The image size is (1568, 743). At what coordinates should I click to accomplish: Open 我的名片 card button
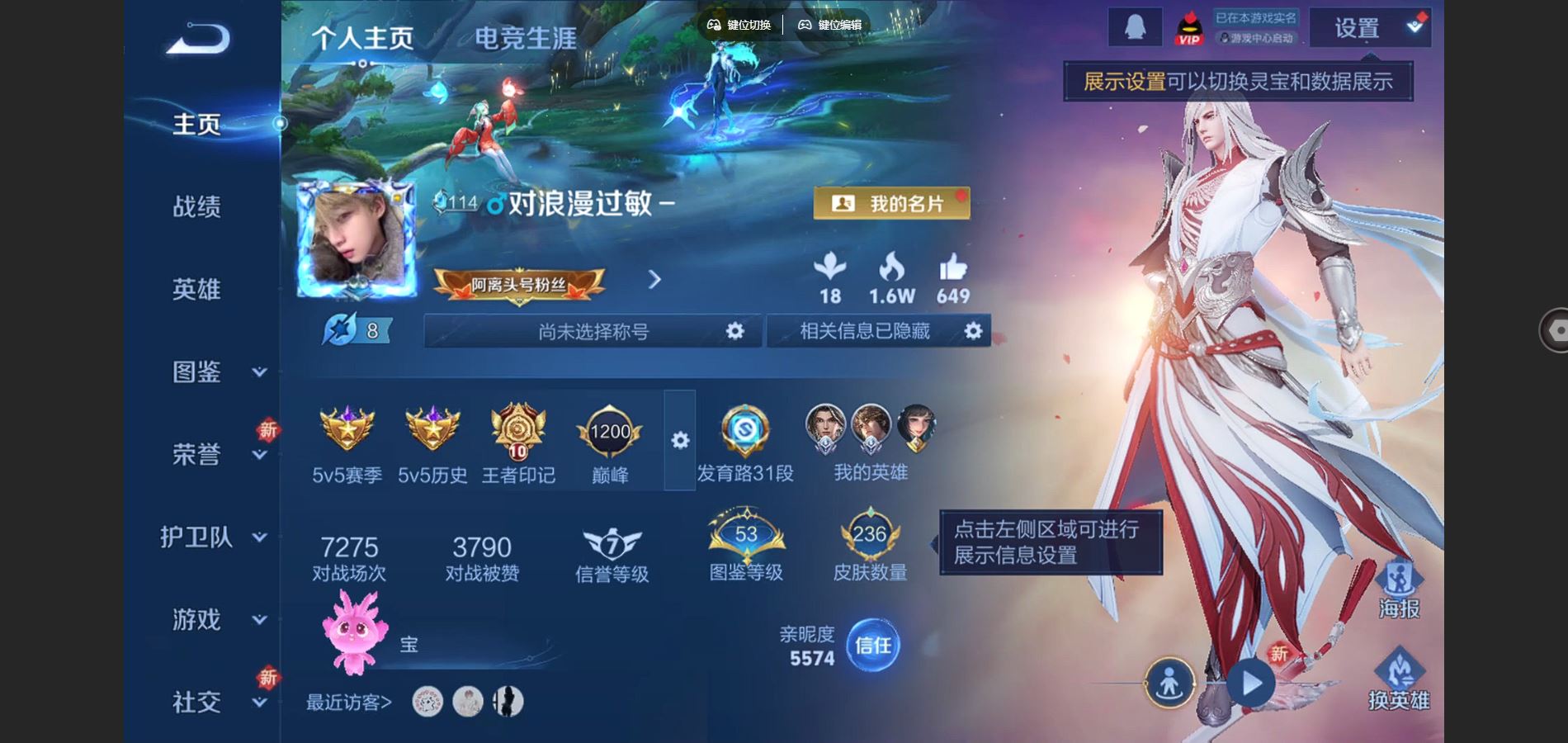click(893, 204)
